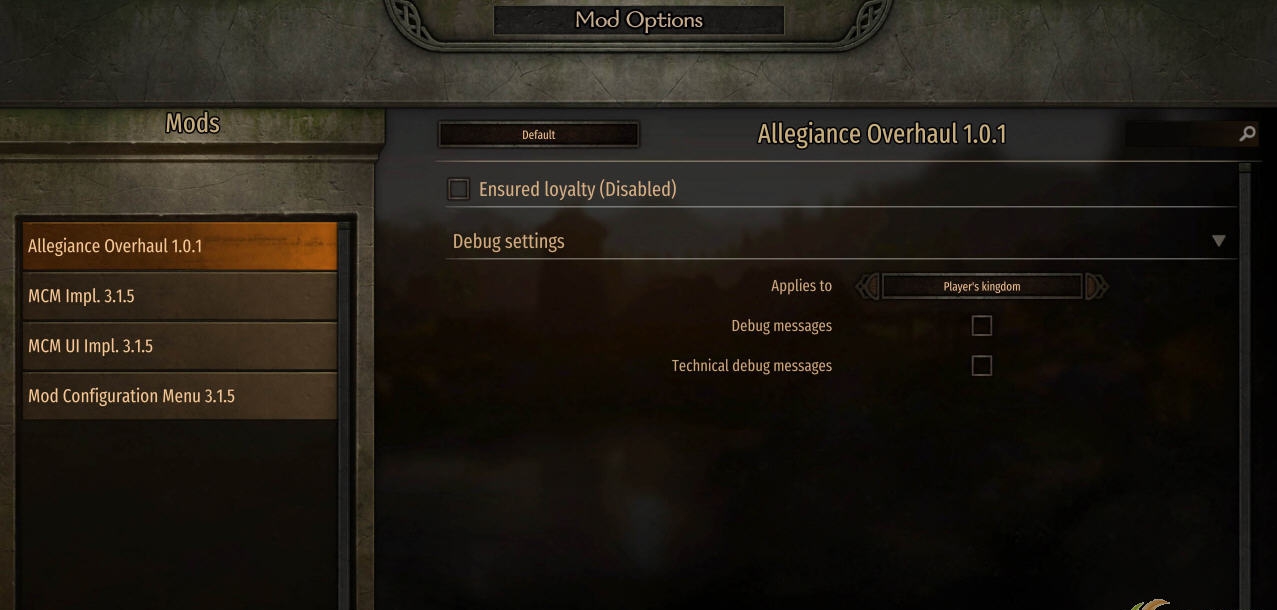The width and height of the screenshot is (1277, 610).
Task: Enable Technical debug messages checkbox
Action: [x=982, y=366]
